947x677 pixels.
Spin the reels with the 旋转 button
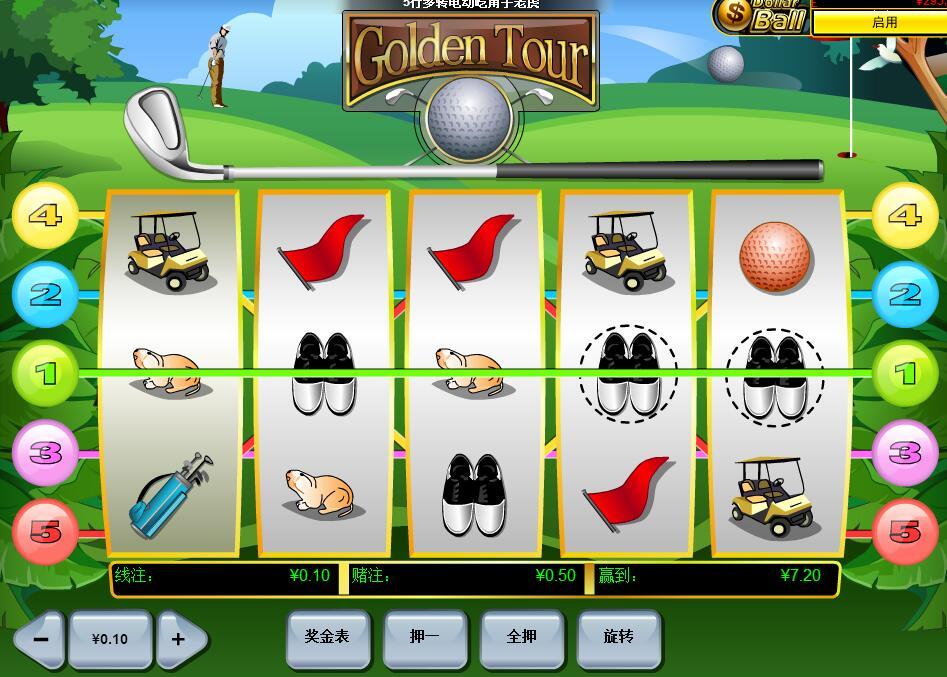click(x=619, y=637)
